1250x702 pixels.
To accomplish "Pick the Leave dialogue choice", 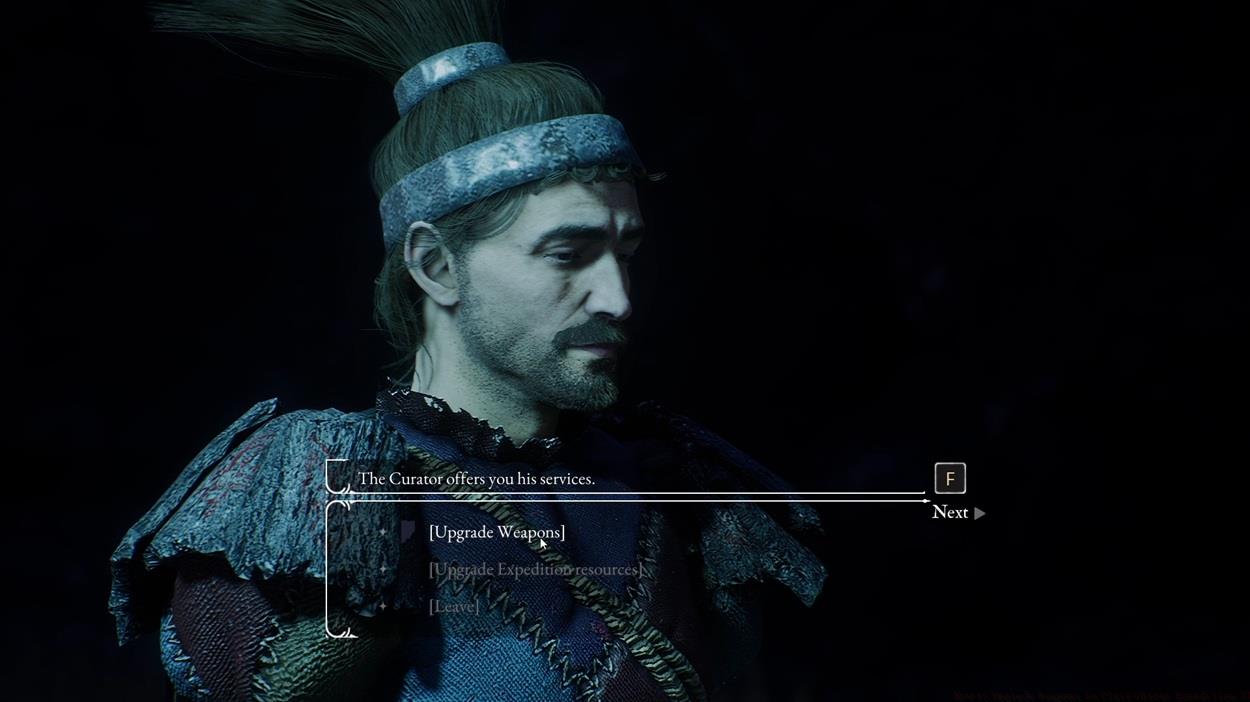I will coord(454,606).
